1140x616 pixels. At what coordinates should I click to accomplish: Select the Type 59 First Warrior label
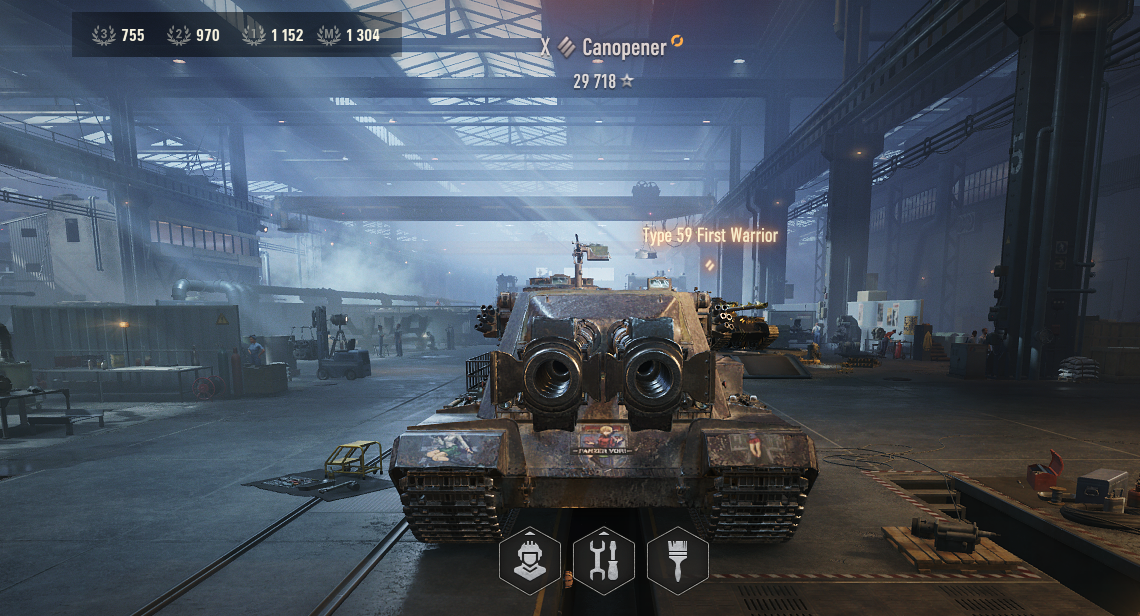[x=709, y=236]
